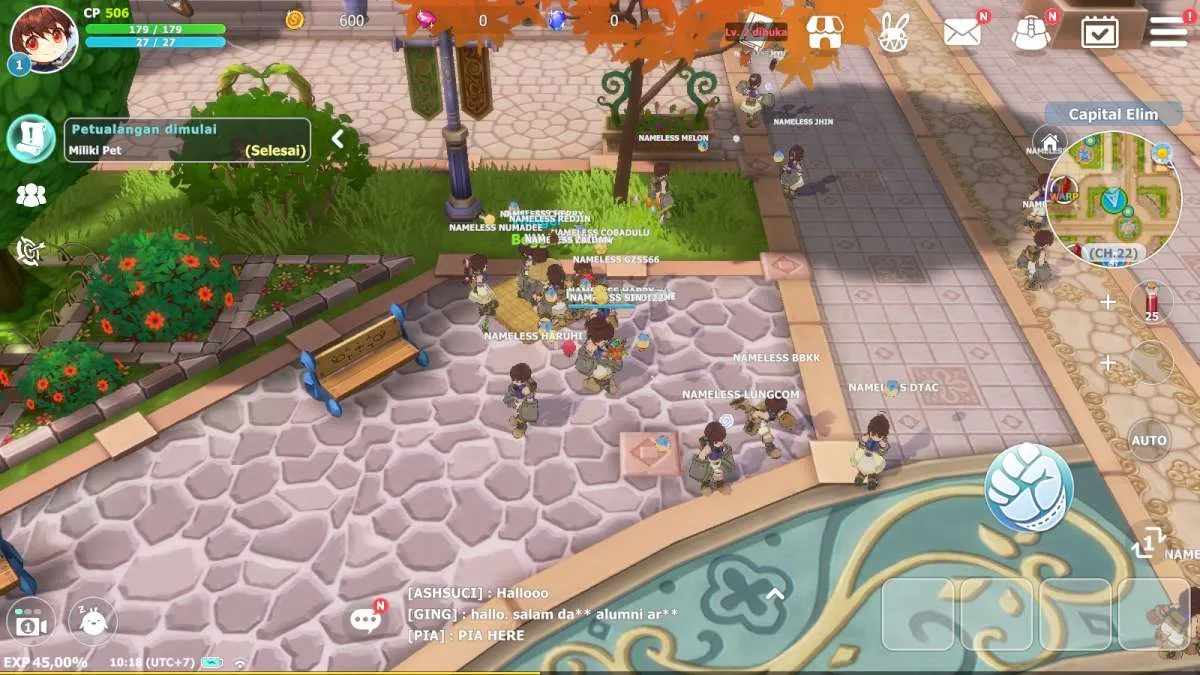Open the mail envelope inbox
Viewport: 1200px width, 675px height.
click(962, 32)
